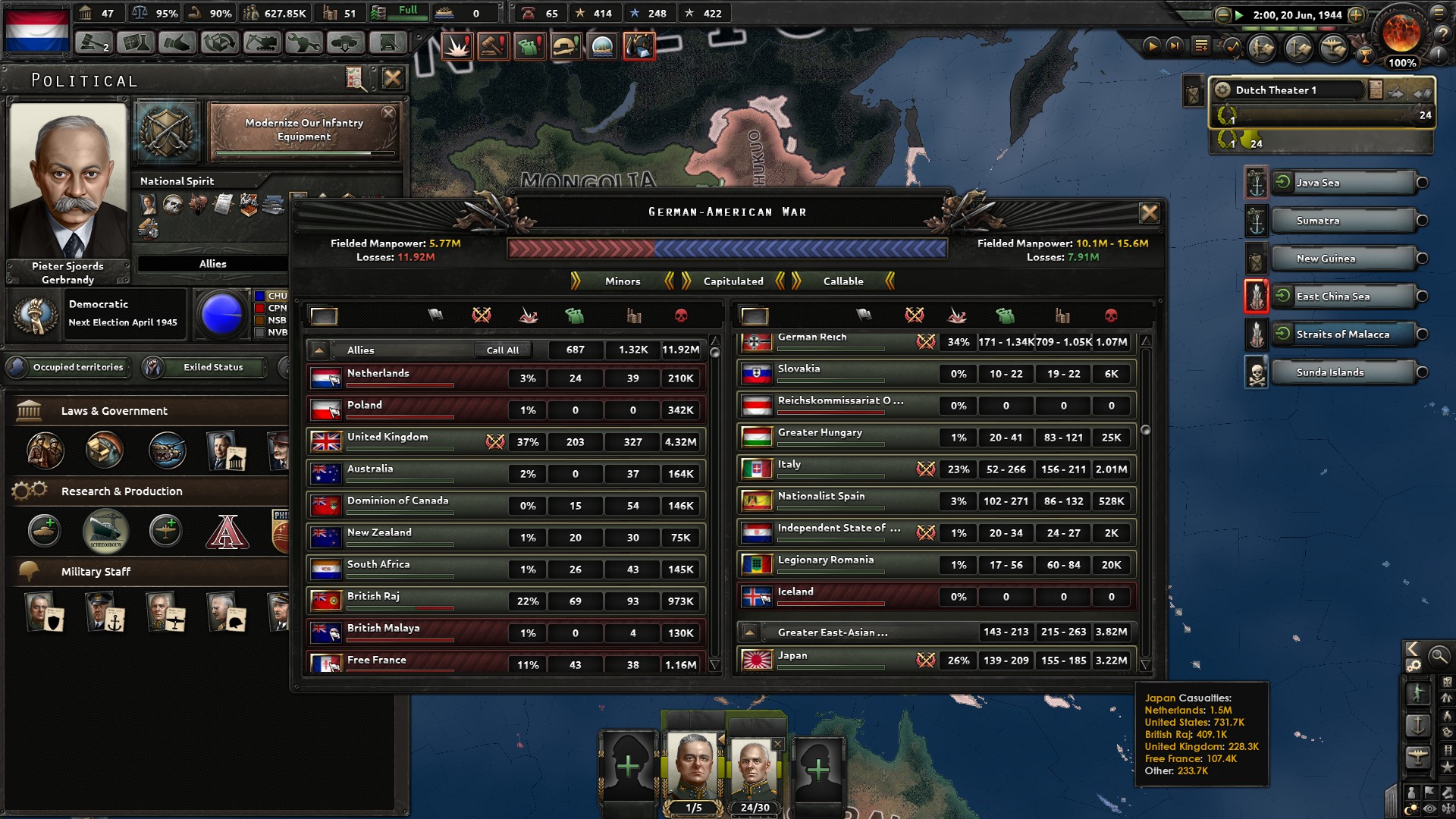Toggle the Capitulated war filter
Image resolution: width=1456 pixels, height=819 pixels.
(733, 281)
